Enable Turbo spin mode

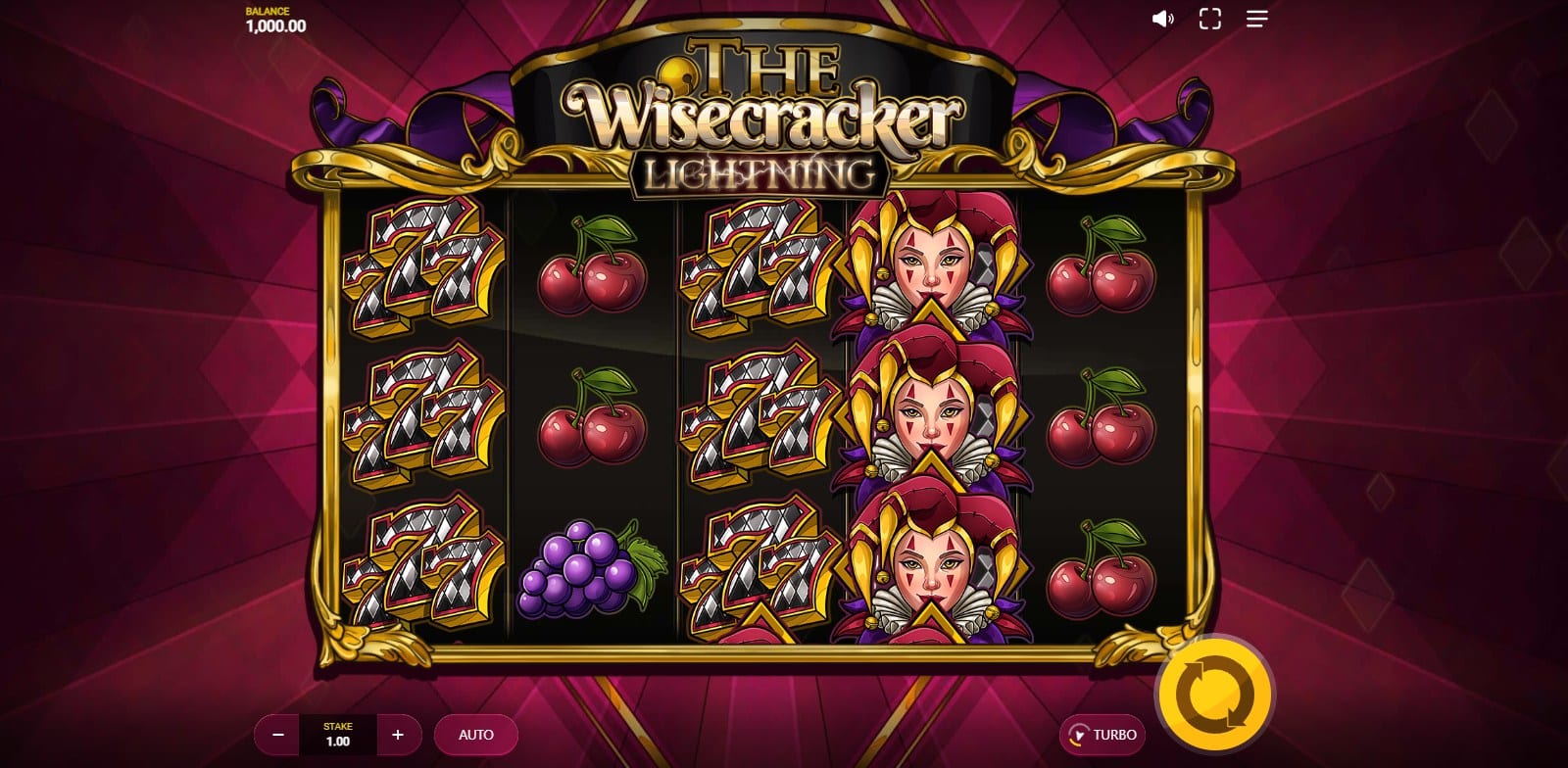pyautogui.click(x=1102, y=735)
